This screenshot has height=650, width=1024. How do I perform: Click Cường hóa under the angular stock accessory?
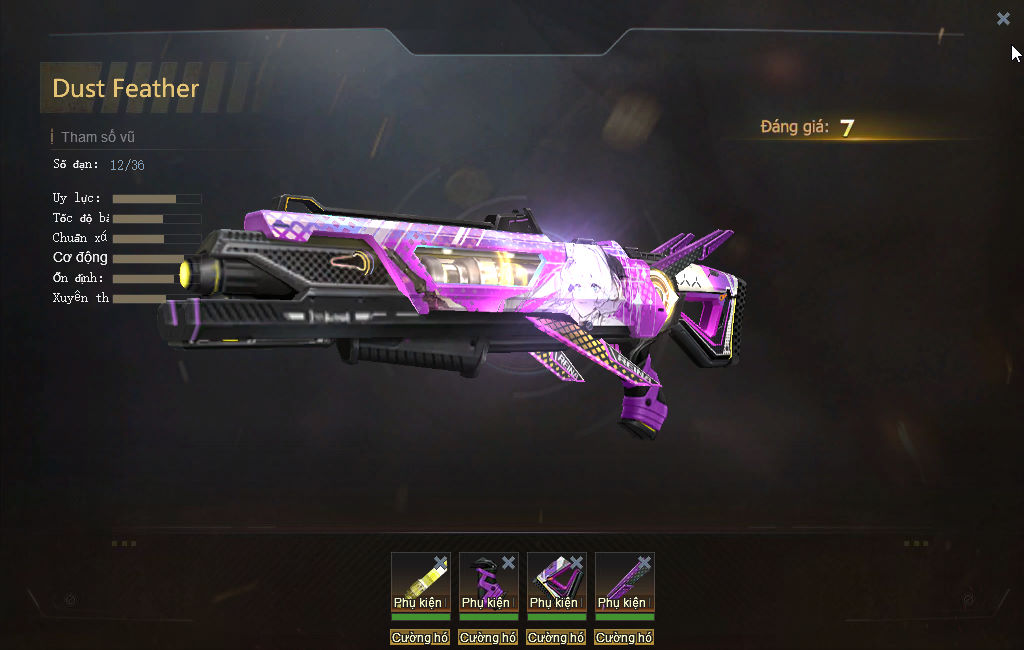tap(556, 637)
